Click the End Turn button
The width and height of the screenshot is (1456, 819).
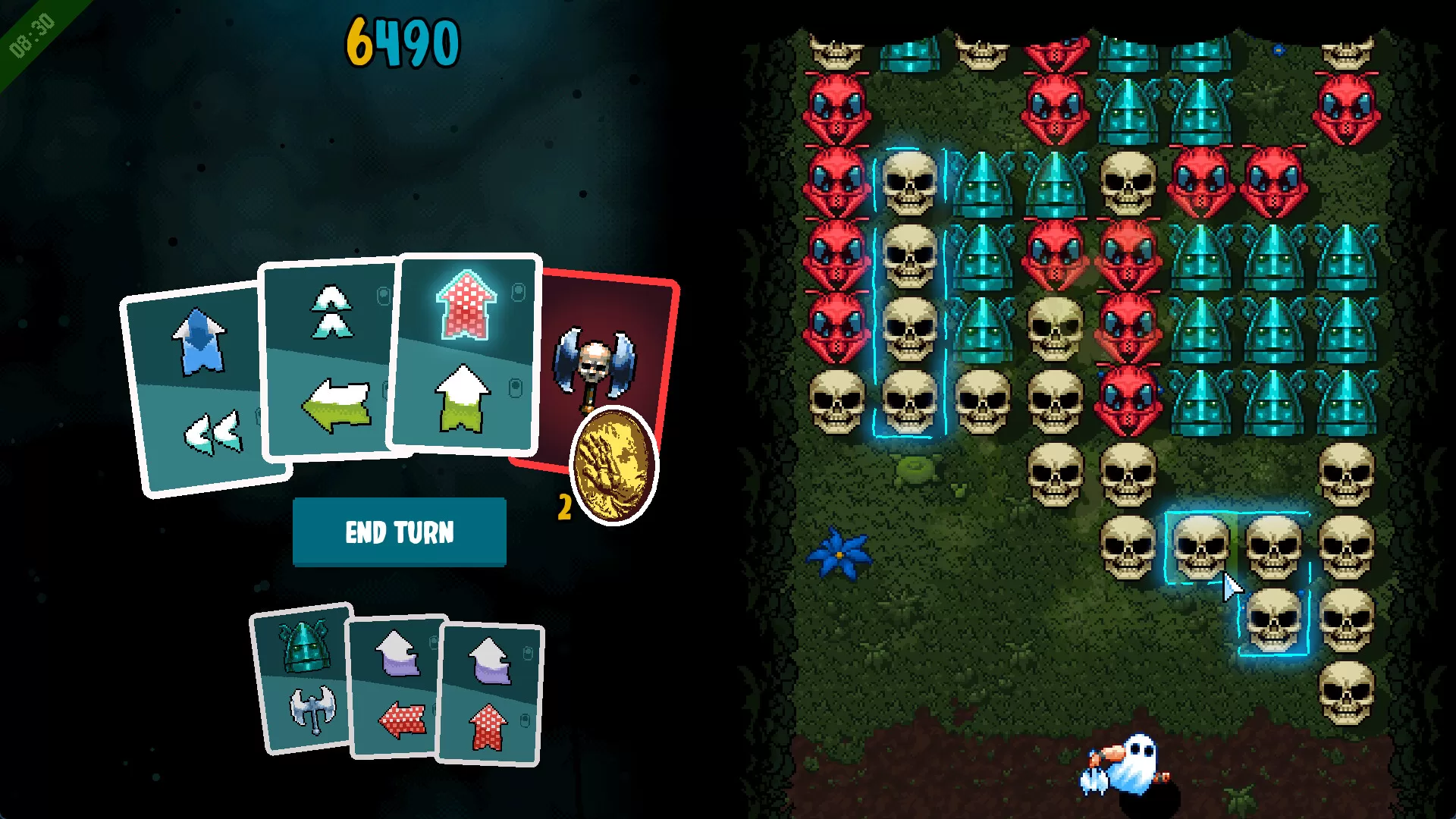(399, 532)
